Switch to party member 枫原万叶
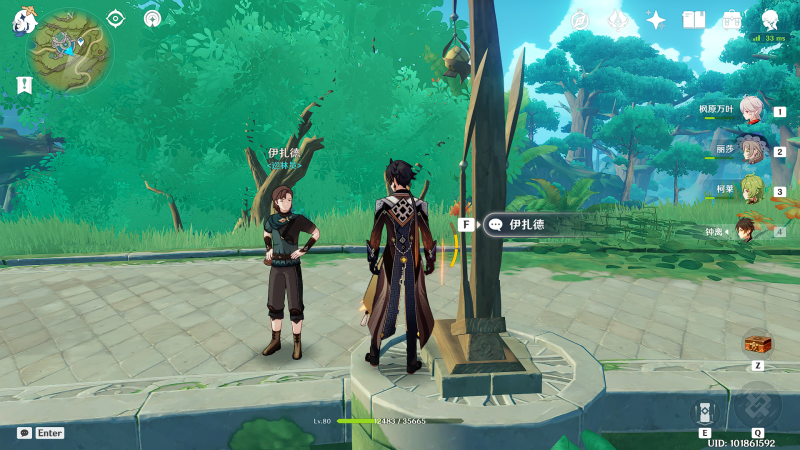 coord(752,112)
